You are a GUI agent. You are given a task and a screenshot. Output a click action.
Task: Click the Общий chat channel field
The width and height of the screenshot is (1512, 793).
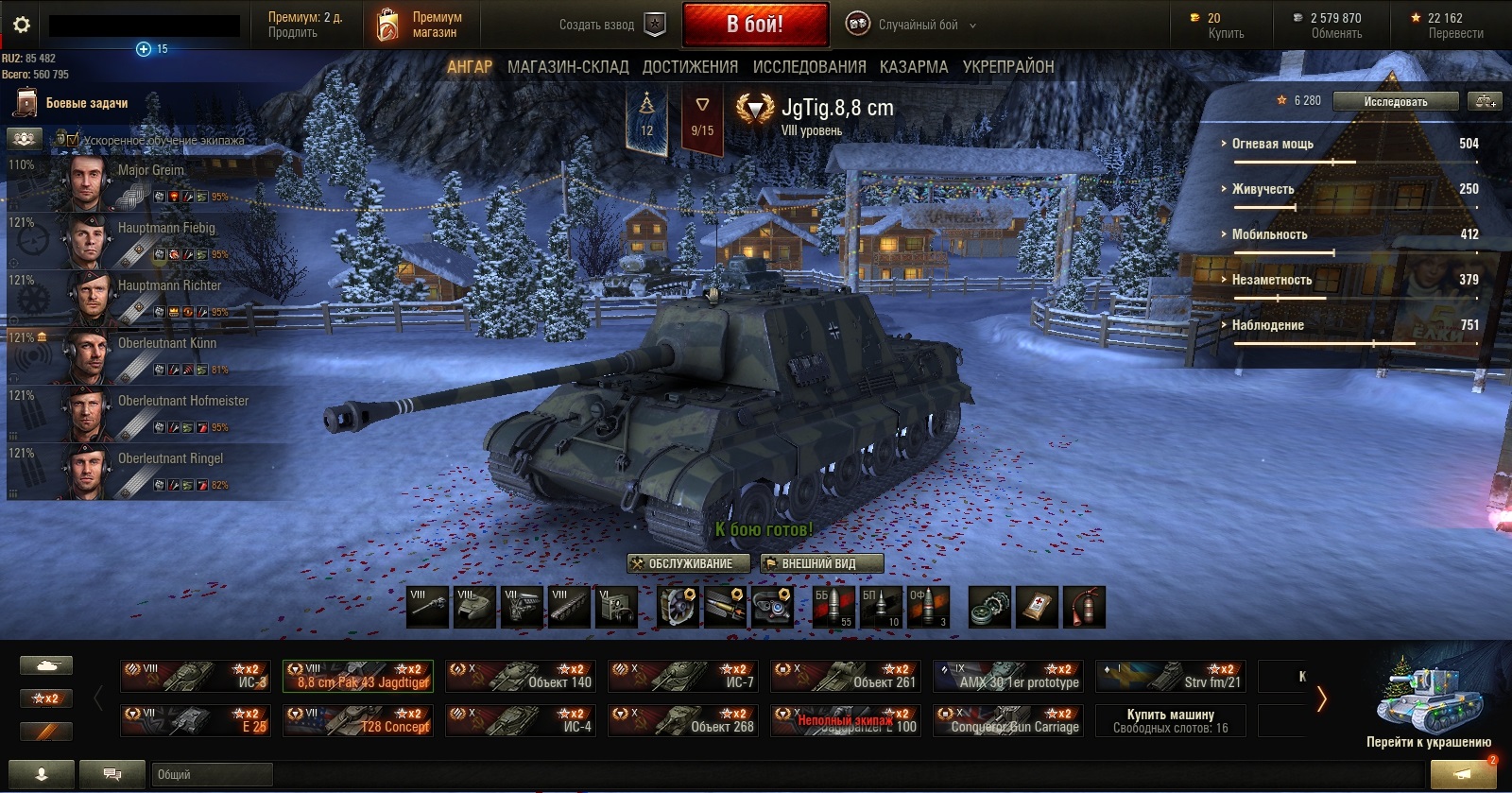pos(212,775)
